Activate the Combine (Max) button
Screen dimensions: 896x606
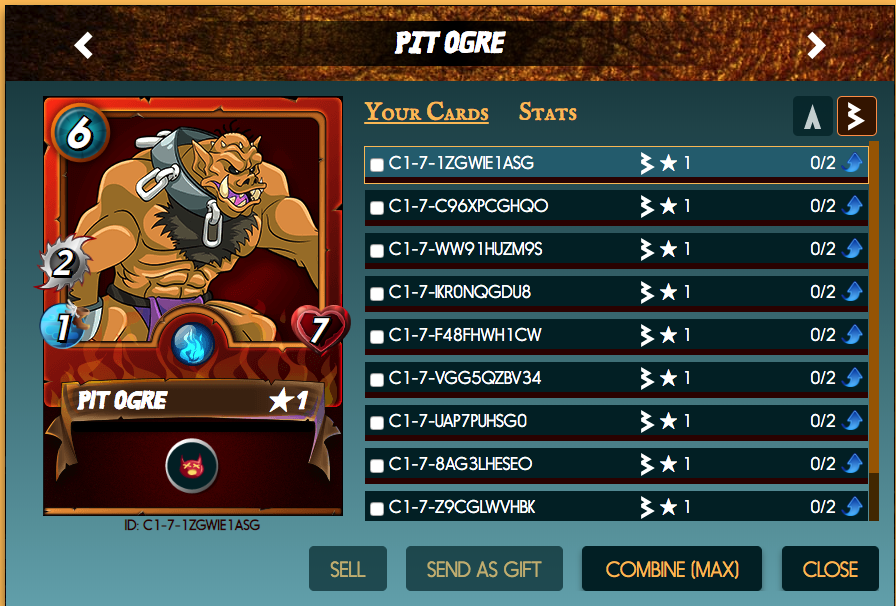pos(672,569)
